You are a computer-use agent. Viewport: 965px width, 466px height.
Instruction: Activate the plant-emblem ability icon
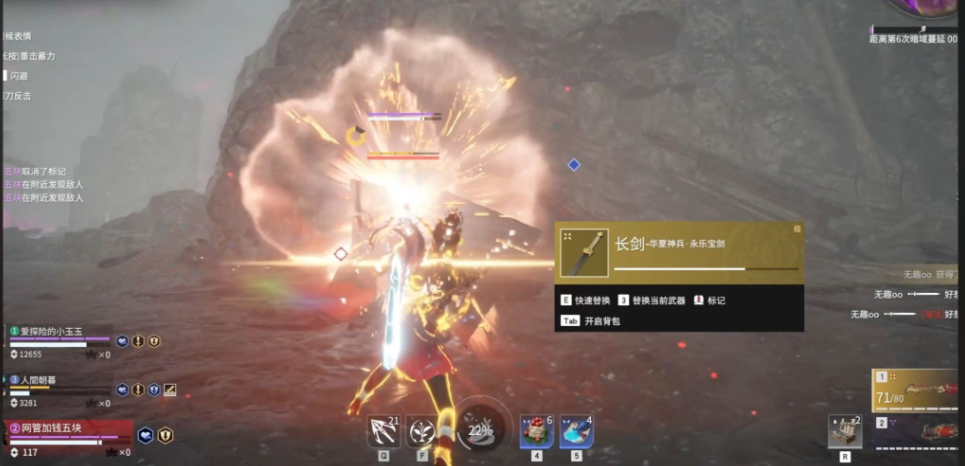pyautogui.click(x=421, y=432)
